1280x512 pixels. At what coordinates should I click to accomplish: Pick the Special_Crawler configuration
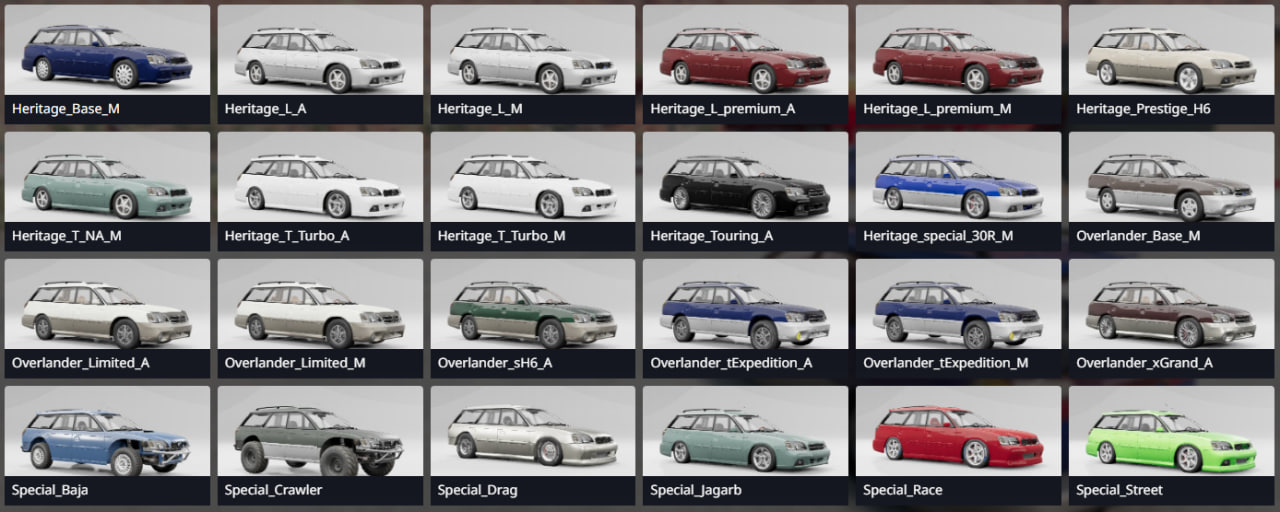(320, 441)
